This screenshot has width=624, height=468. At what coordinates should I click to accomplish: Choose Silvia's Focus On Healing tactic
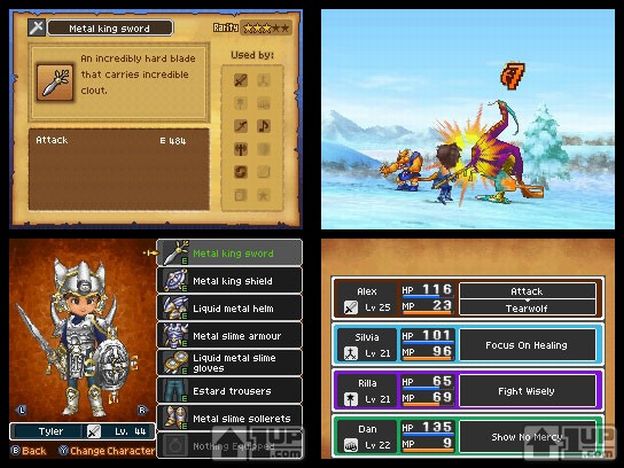click(527, 345)
